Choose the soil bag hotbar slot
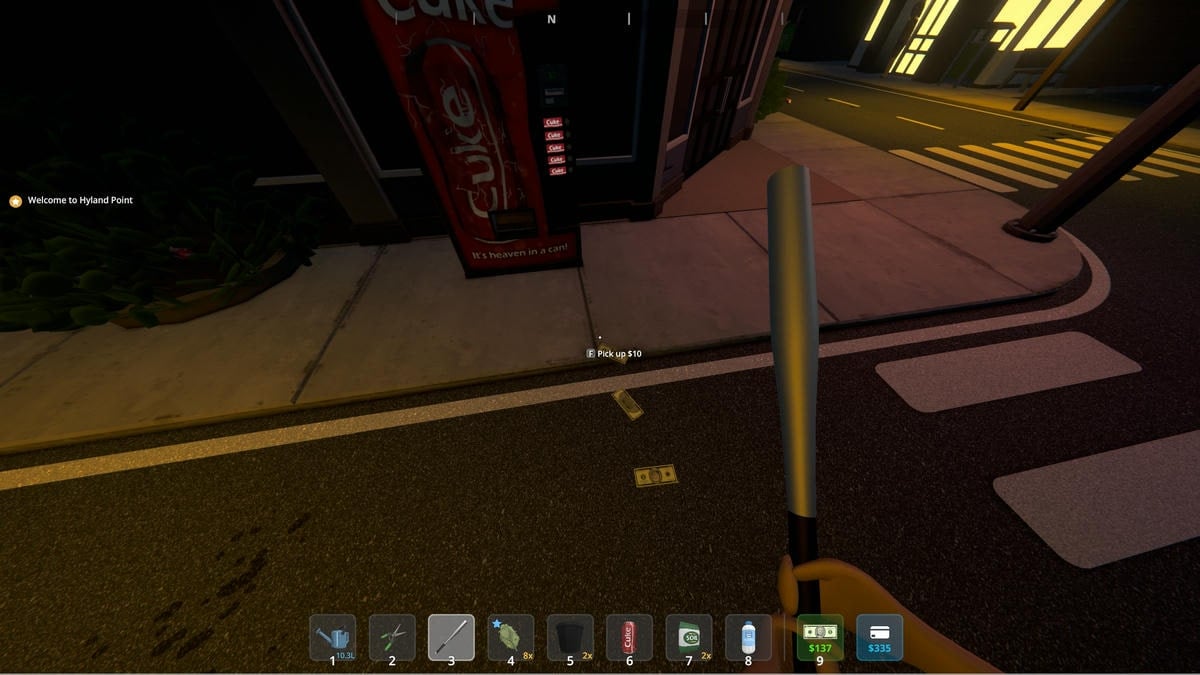Screen dimensions: 1200x675 689,637
